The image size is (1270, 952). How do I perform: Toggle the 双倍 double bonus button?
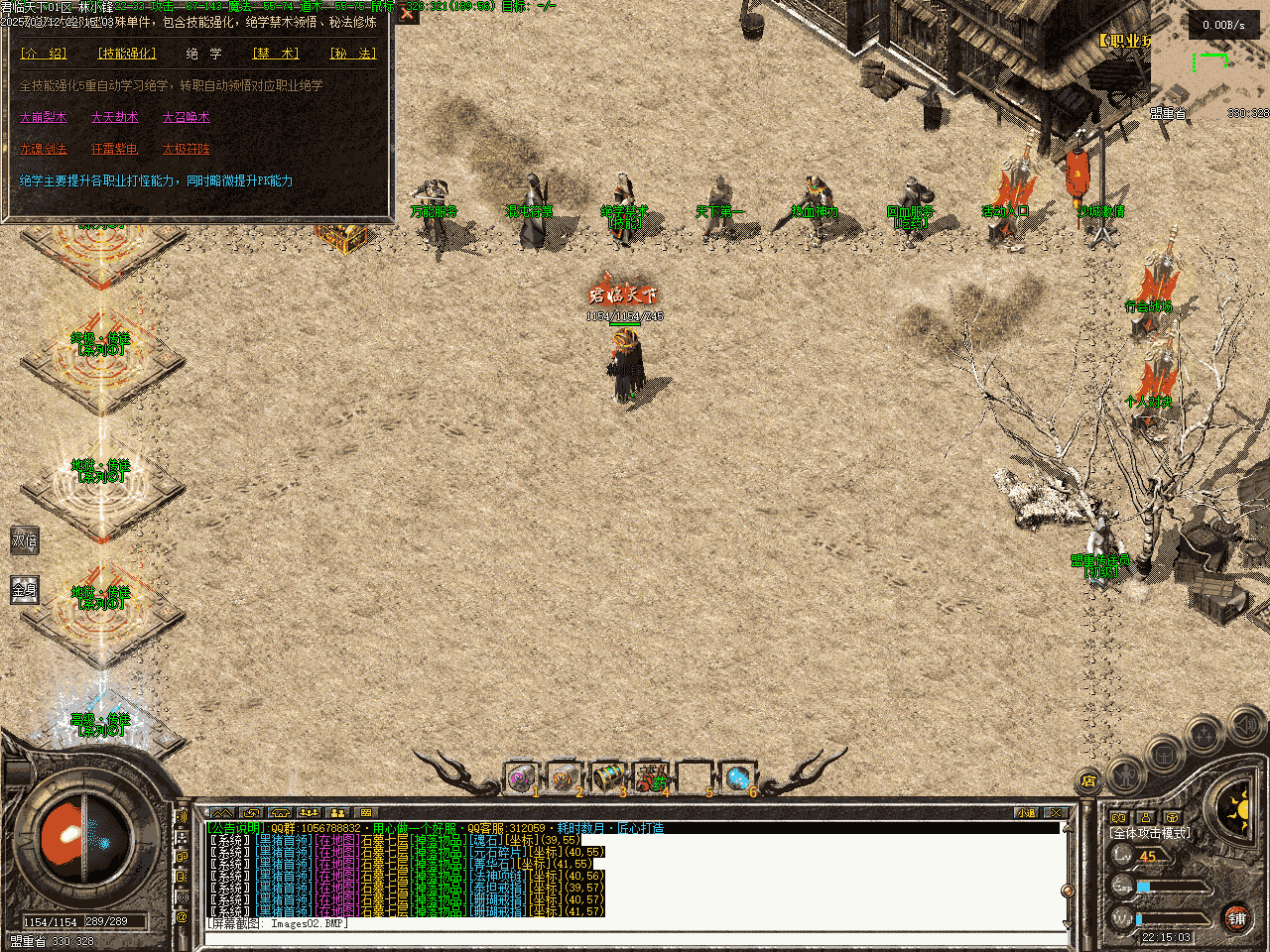[x=24, y=541]
